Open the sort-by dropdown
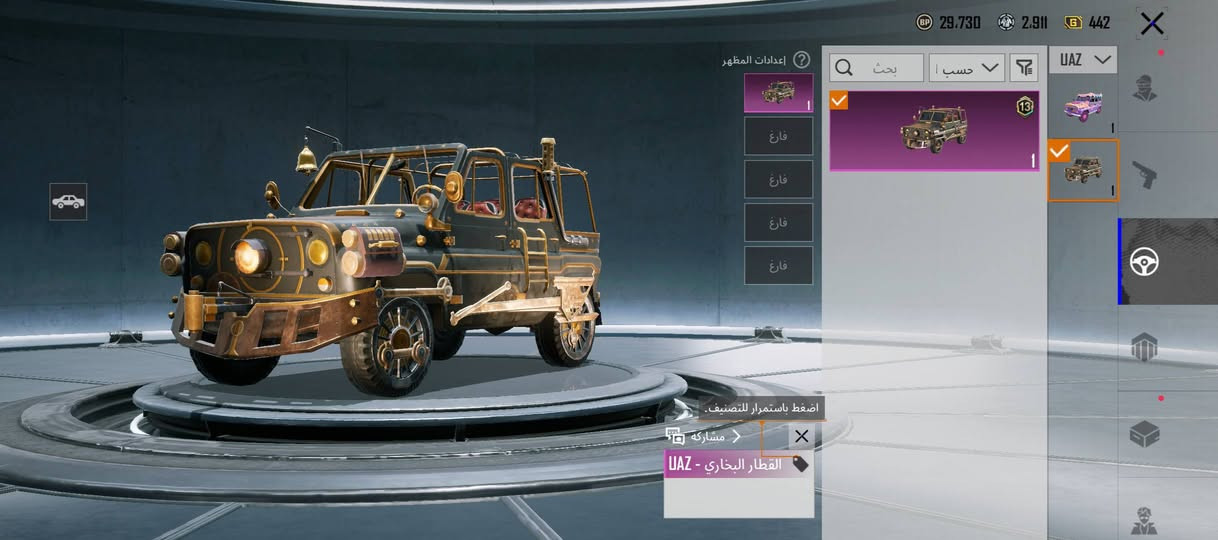Image resolution: width=1218 pixels, height=540 pixels. [x=967, y=68]
